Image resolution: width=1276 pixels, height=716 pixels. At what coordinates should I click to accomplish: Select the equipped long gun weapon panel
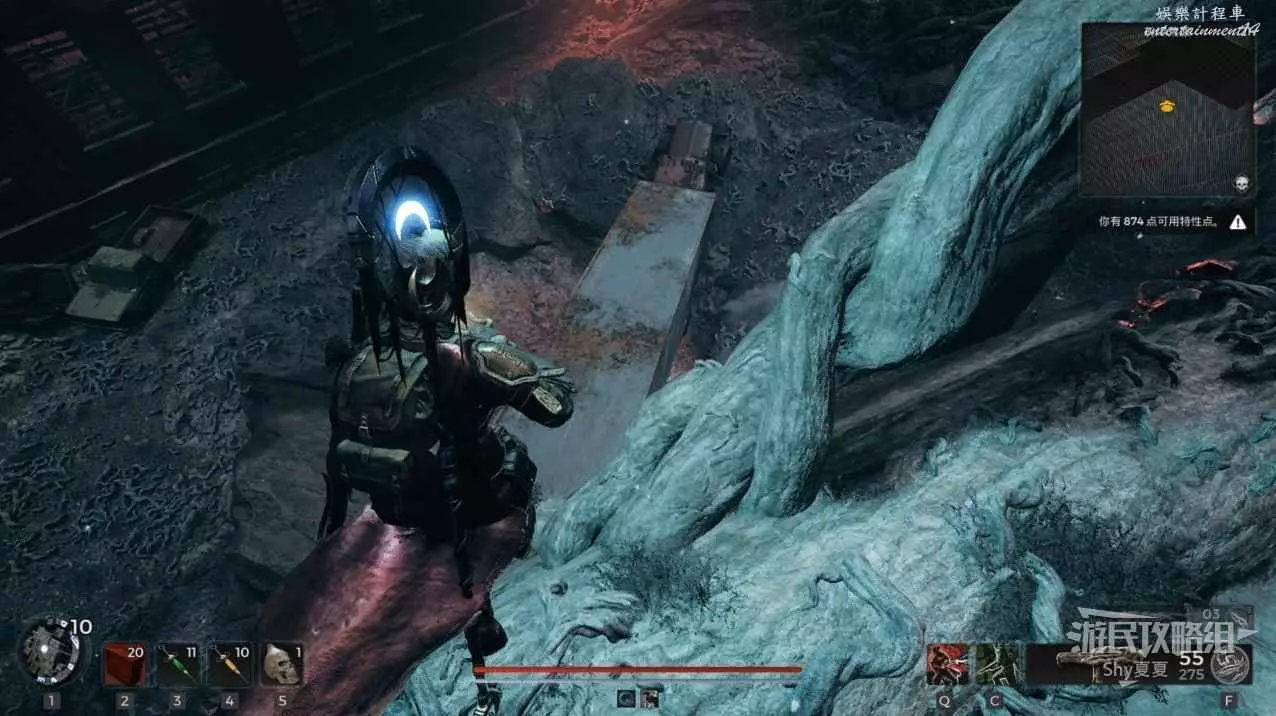click(1115, 663)
